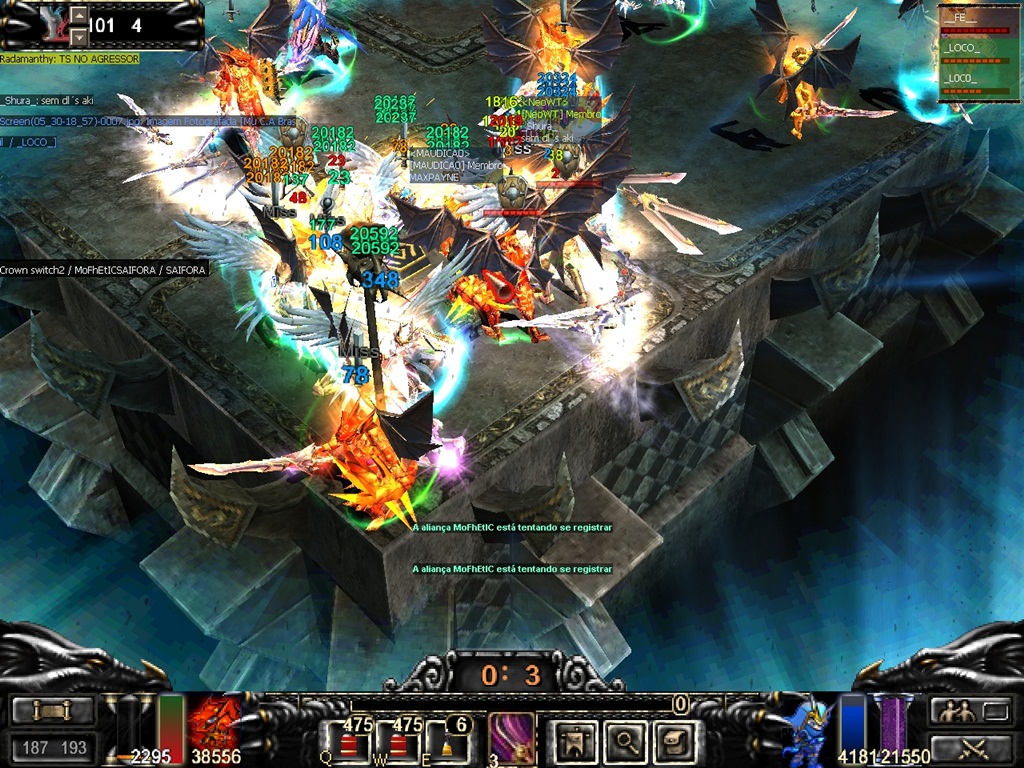The height and width of the screenshot is (768, 1024).
Task: Click the down arrow in the top-left panel
Action: (79, 36)
